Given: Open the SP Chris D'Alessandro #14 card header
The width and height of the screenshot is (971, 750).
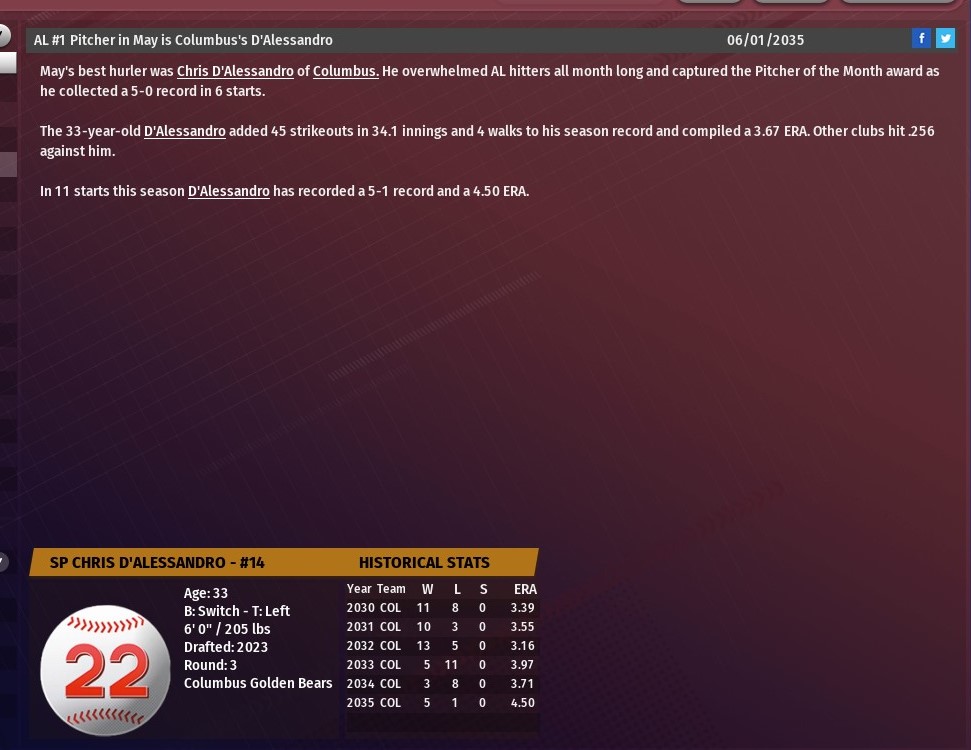Looking at the screenshot, I should coord(157,562).
